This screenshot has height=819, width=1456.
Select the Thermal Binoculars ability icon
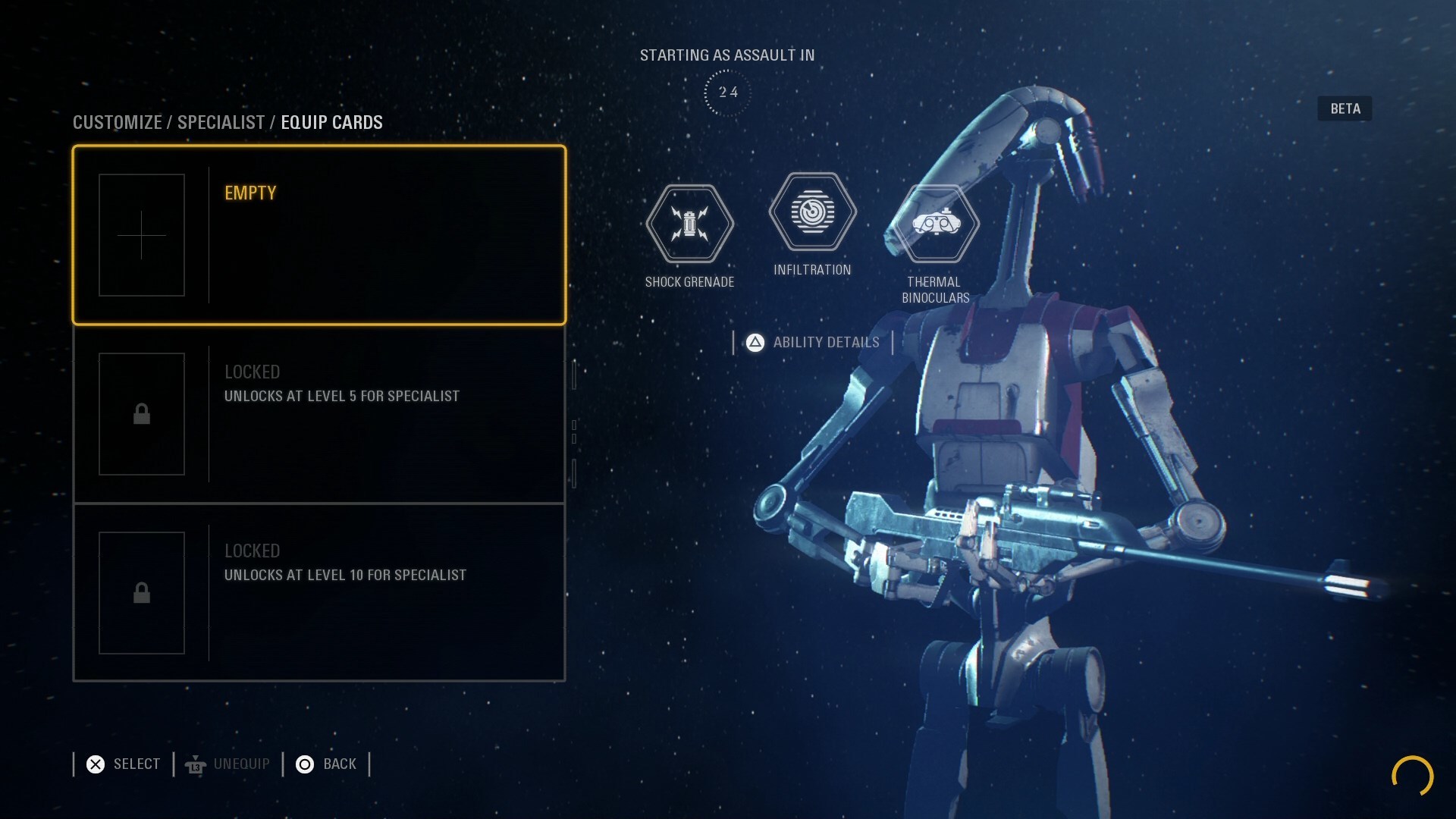coord(936,224)
